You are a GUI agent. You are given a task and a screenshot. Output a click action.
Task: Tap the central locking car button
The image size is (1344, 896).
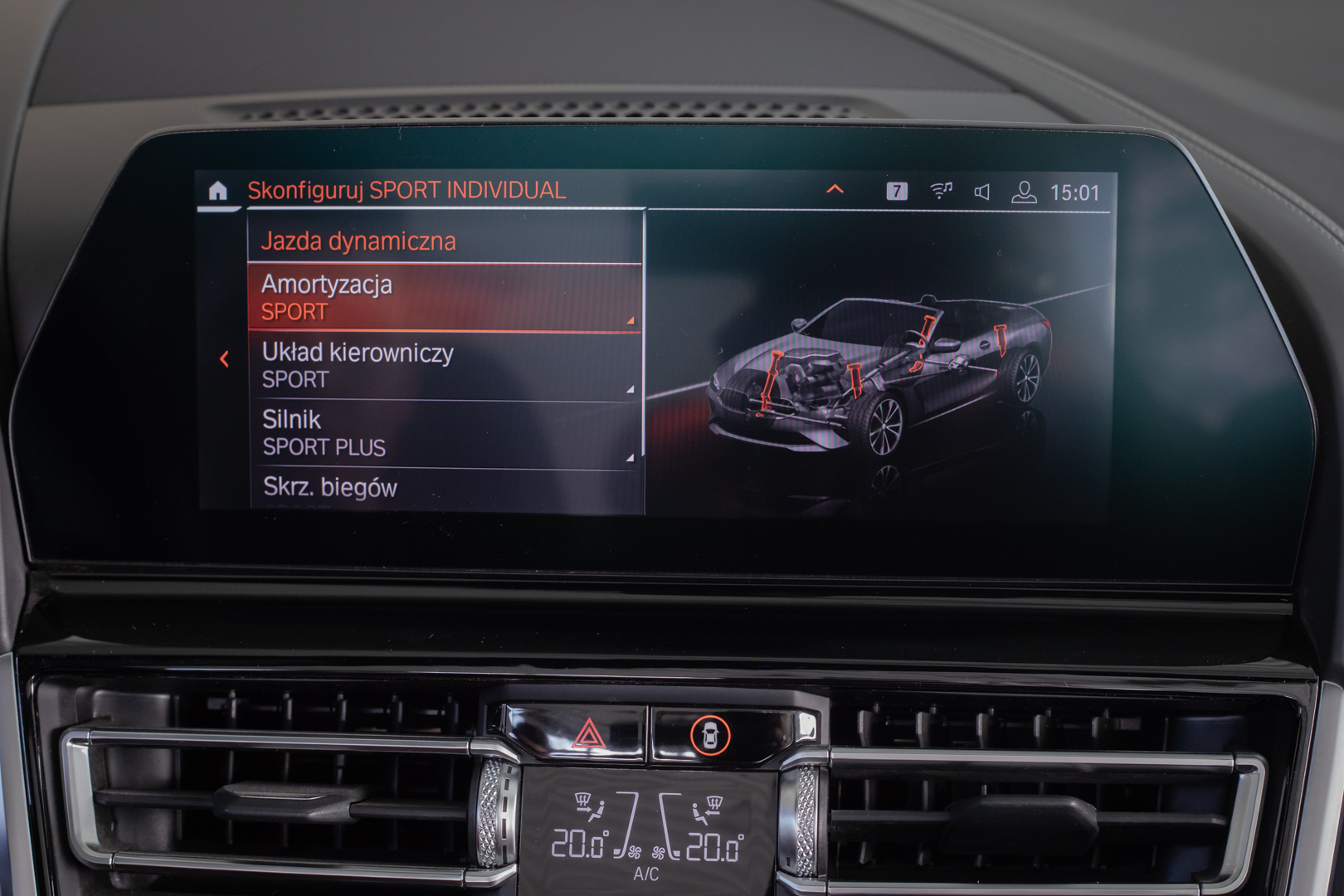pyautogui.click(x=710, y=735)
